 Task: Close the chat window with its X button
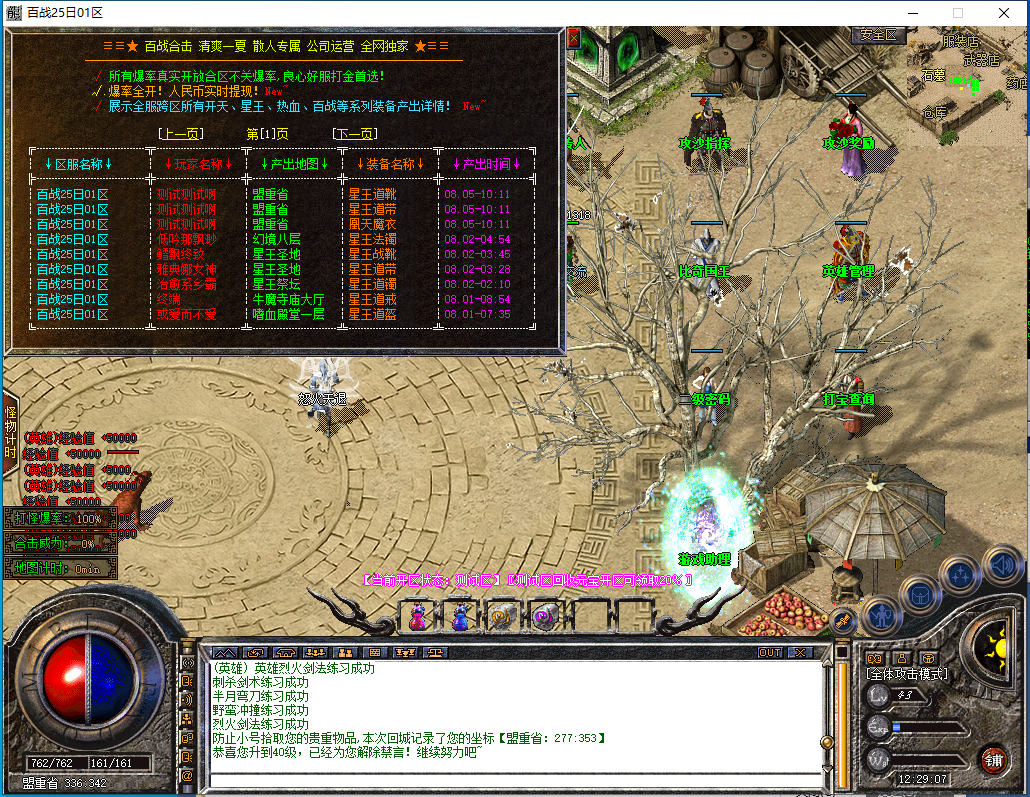click(799, 653)
